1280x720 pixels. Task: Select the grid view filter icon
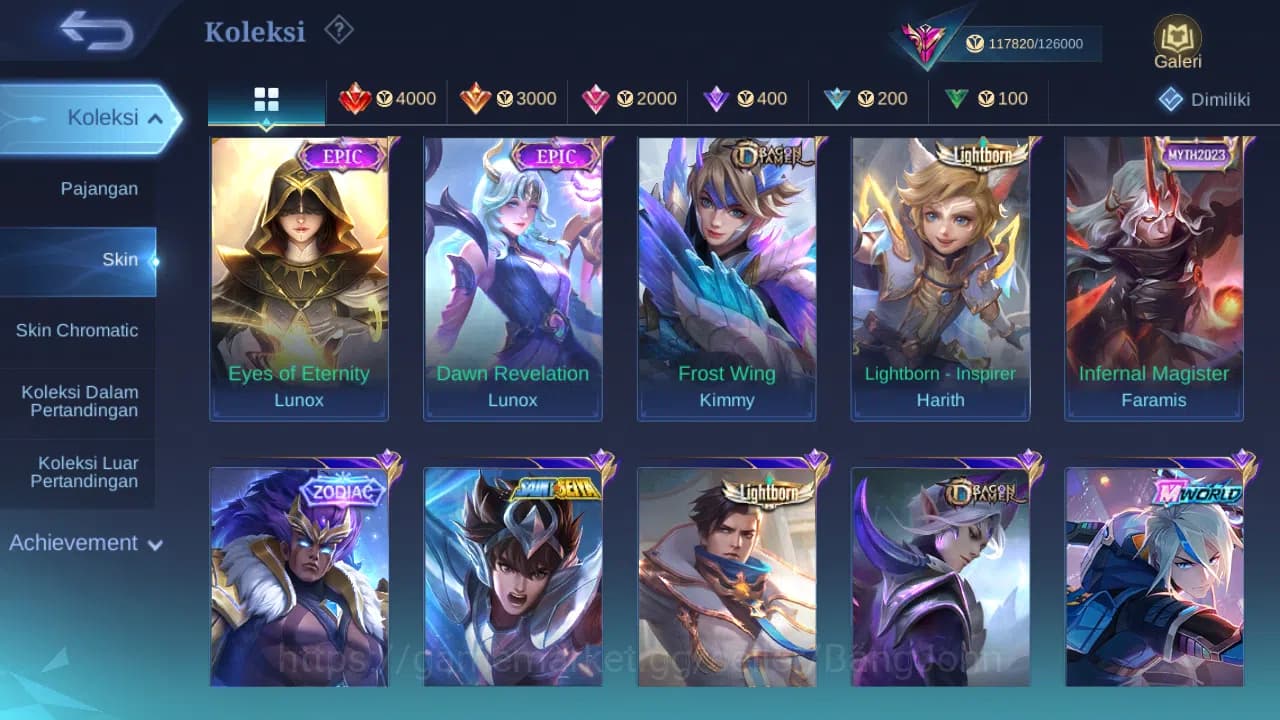[x=266, y=100]
